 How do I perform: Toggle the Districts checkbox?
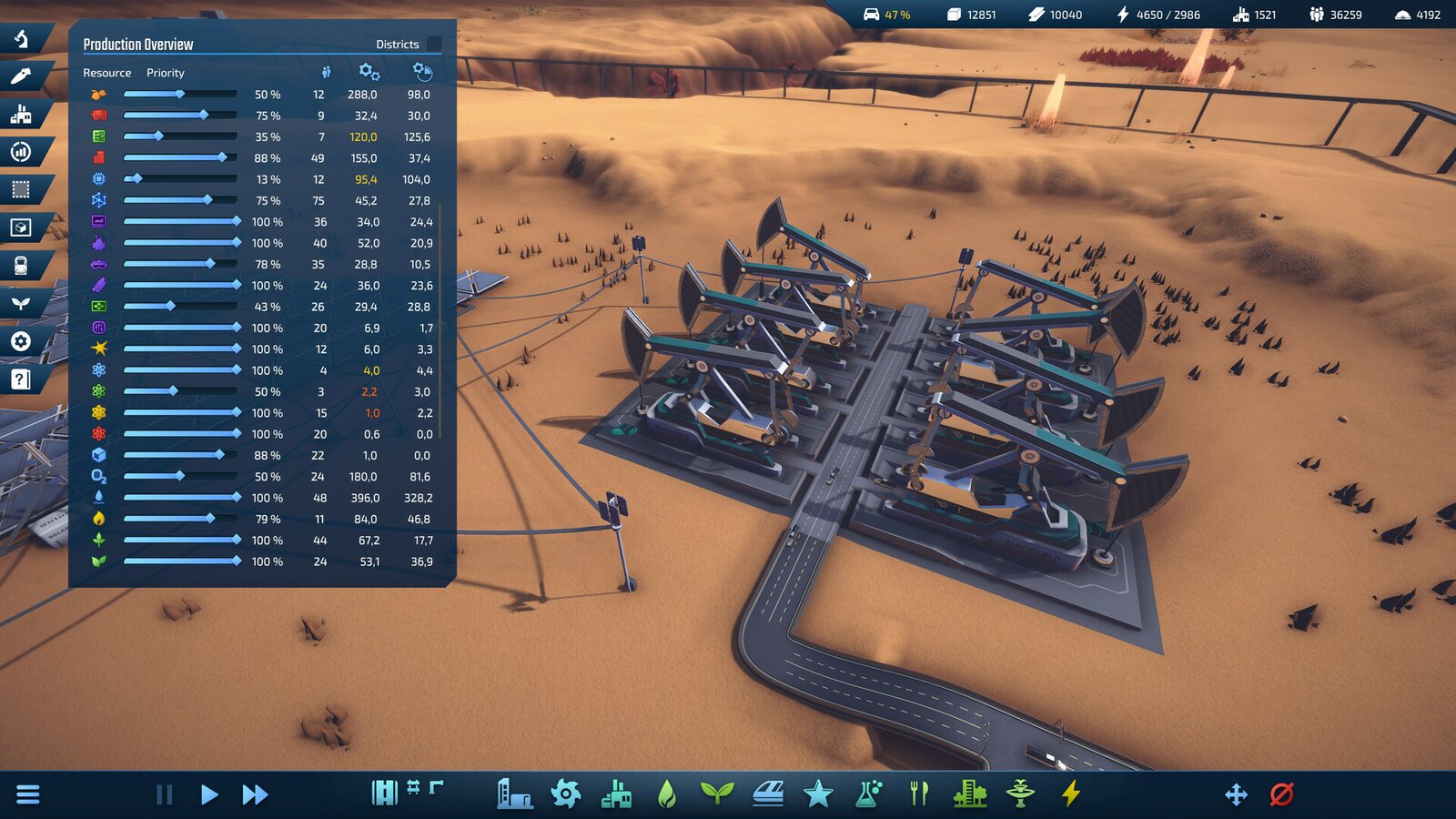(434, 44)
